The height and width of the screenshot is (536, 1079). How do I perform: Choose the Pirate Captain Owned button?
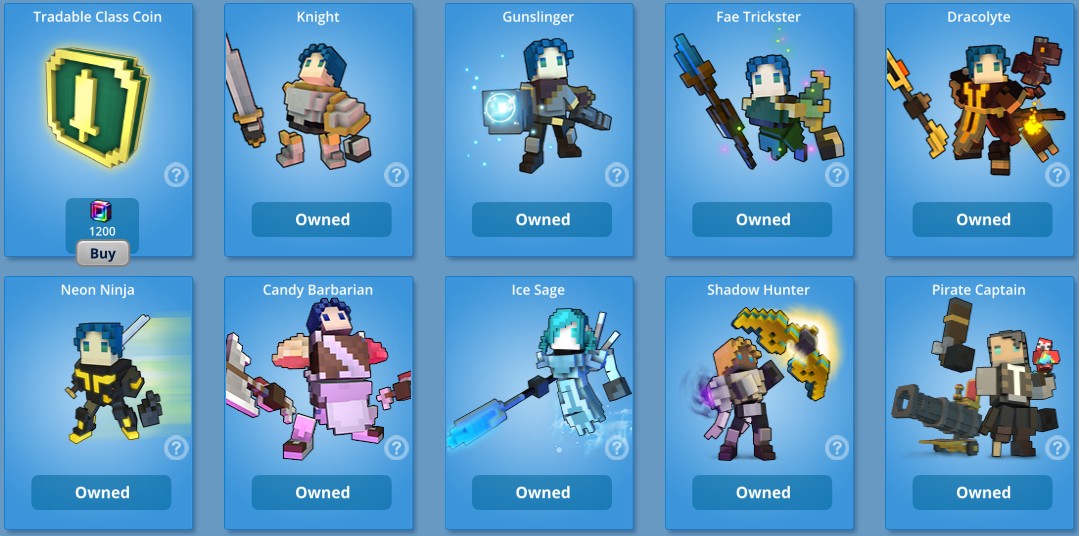[x=982, y=492]
